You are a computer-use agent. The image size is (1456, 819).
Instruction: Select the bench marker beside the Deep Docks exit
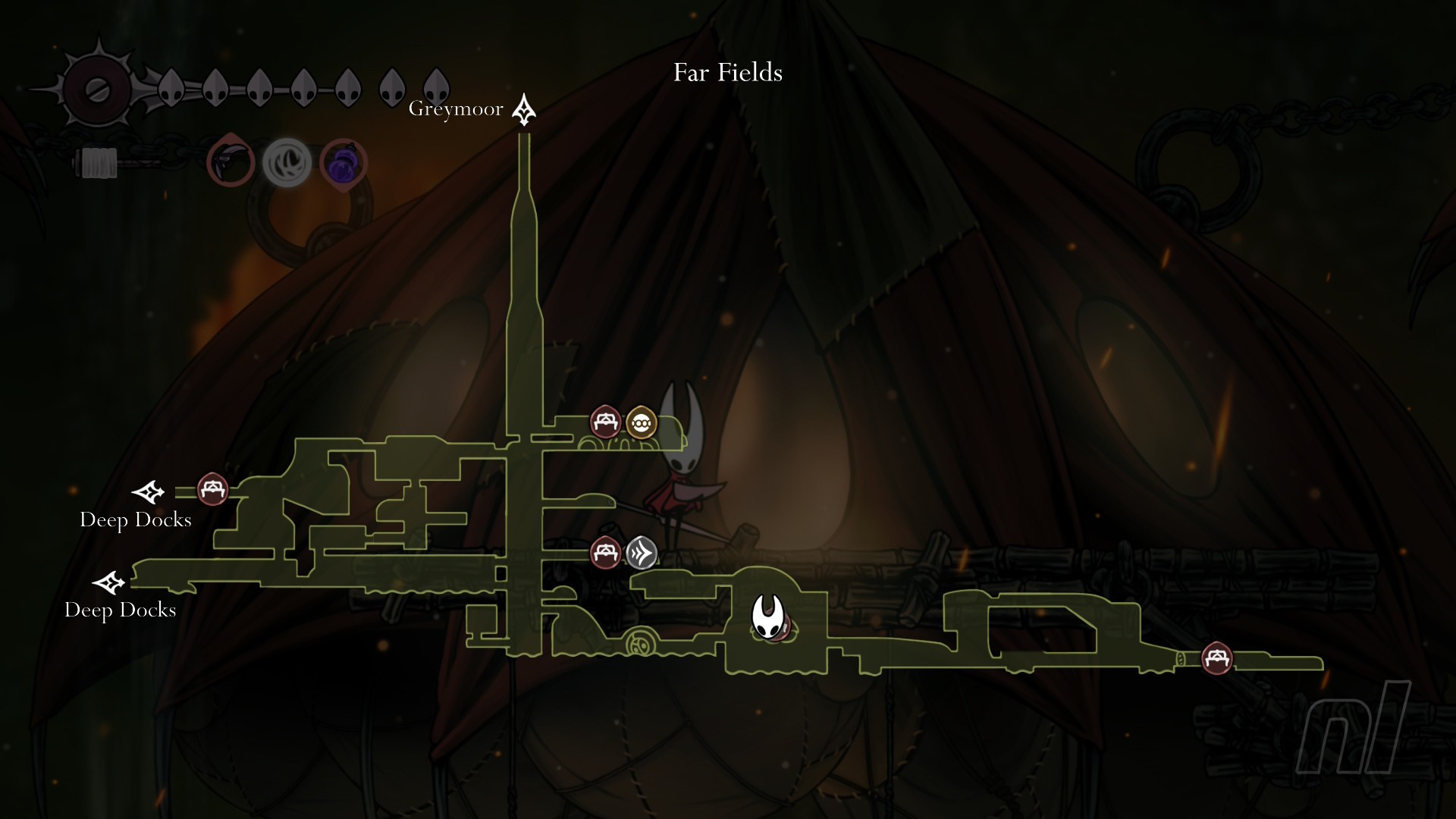click(x=212, y=489)
